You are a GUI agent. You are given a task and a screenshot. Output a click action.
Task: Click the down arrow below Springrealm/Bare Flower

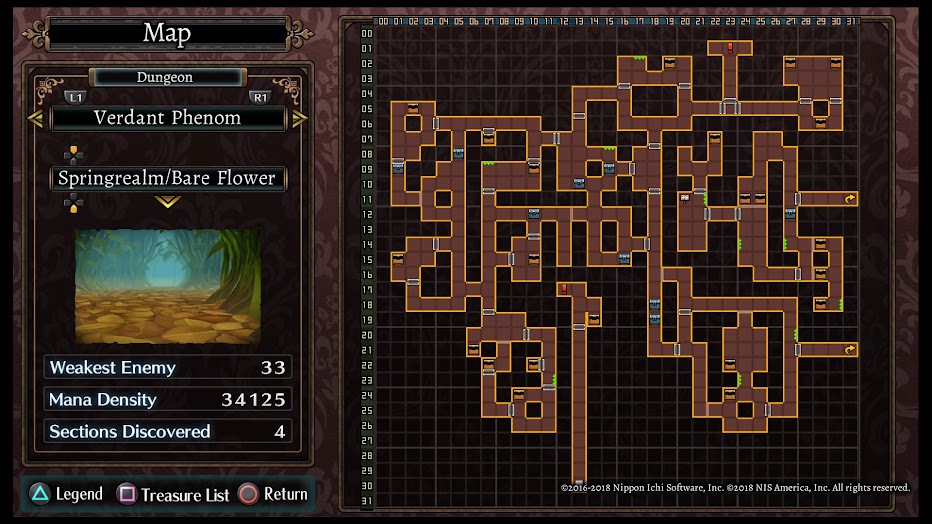click(x=167, y=202)
